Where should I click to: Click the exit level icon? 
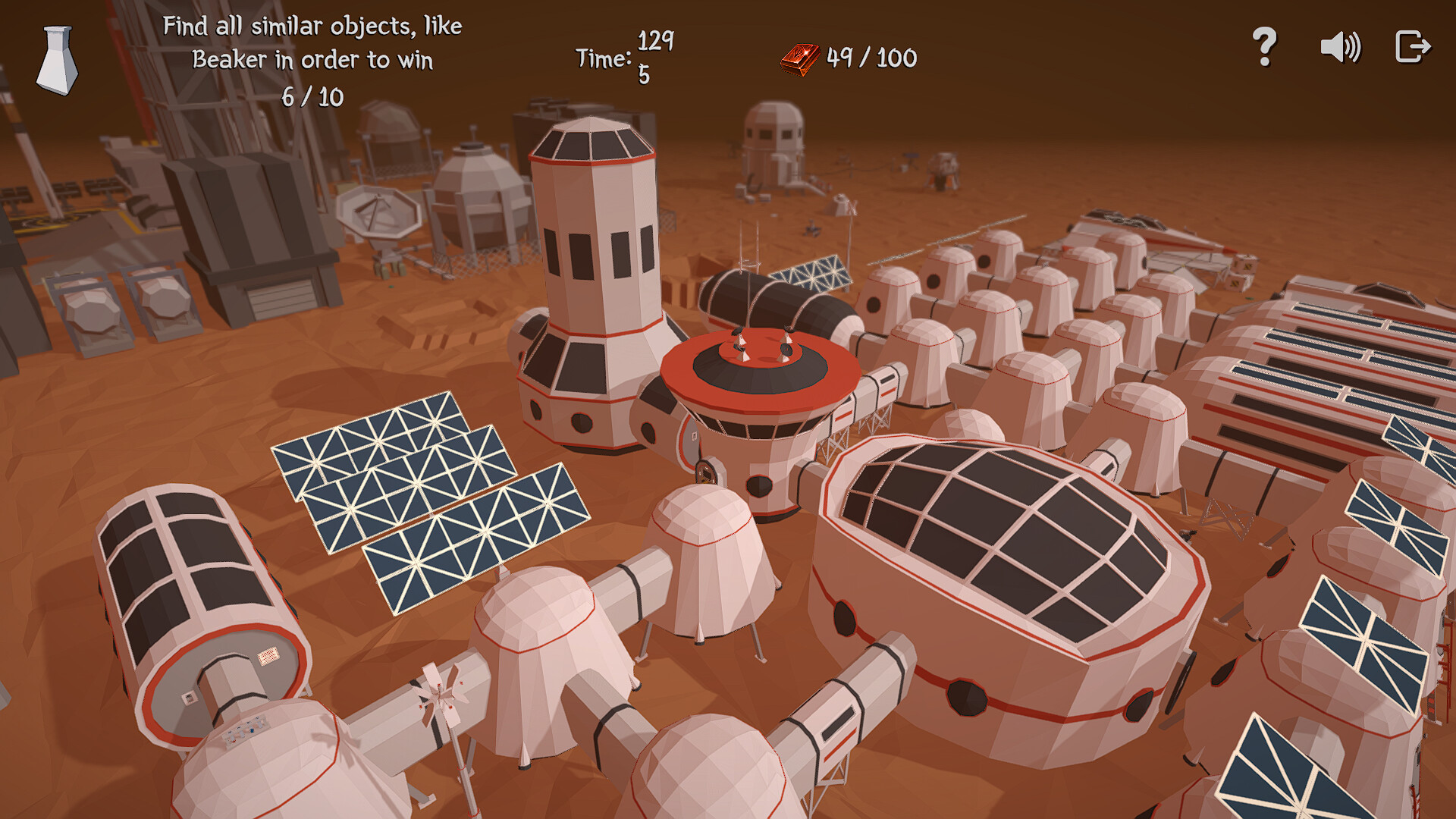pyautogui.click(x=1412, y=47)
